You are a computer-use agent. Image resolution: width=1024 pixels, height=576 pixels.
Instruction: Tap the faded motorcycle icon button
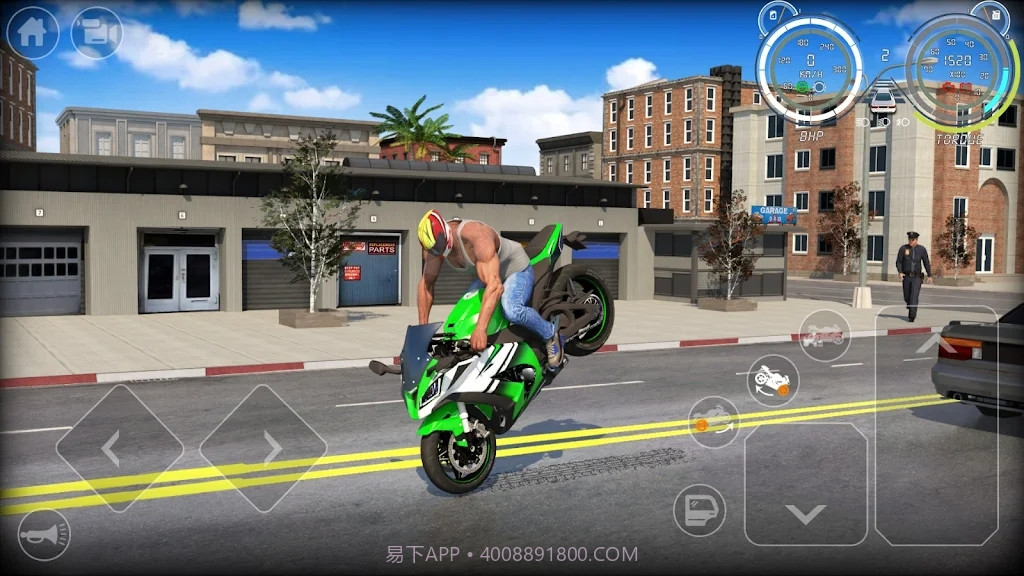[x=824, y=335]
